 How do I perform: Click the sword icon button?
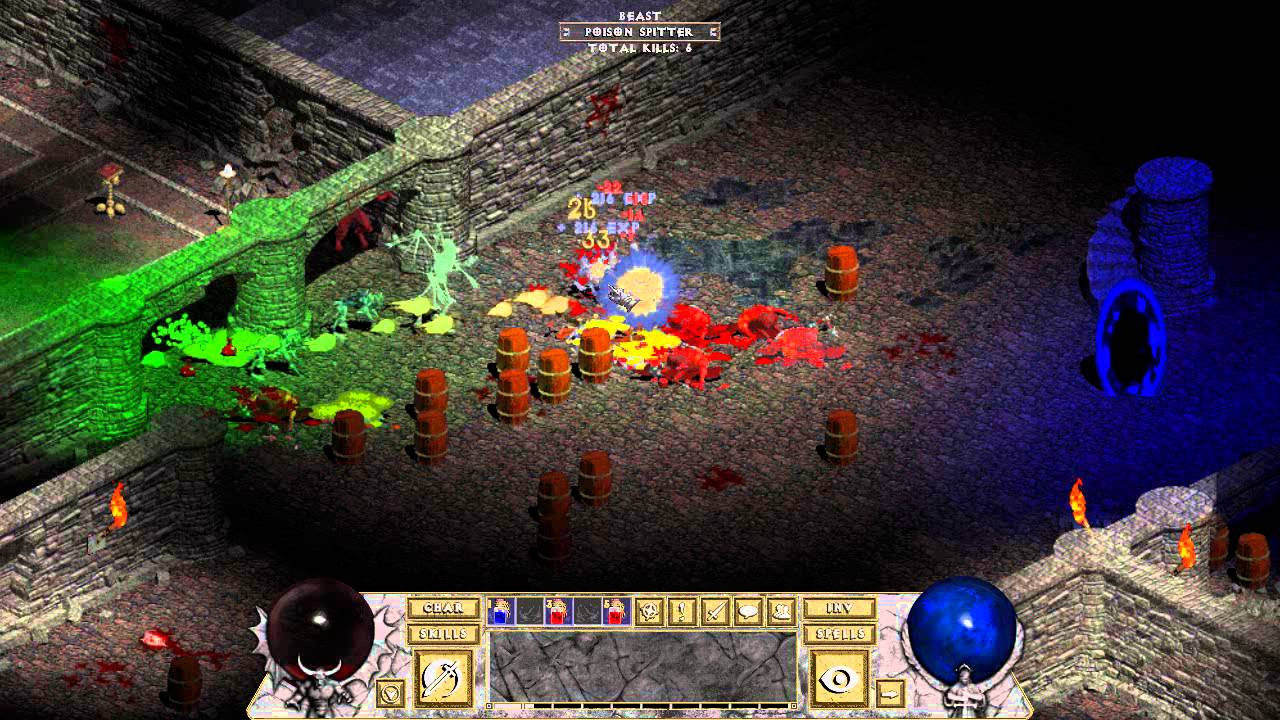[716, 611]
